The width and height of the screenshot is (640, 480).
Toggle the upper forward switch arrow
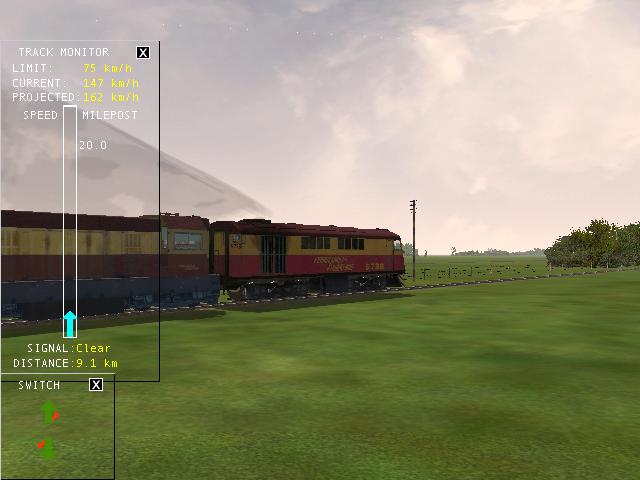click(50, 412)
